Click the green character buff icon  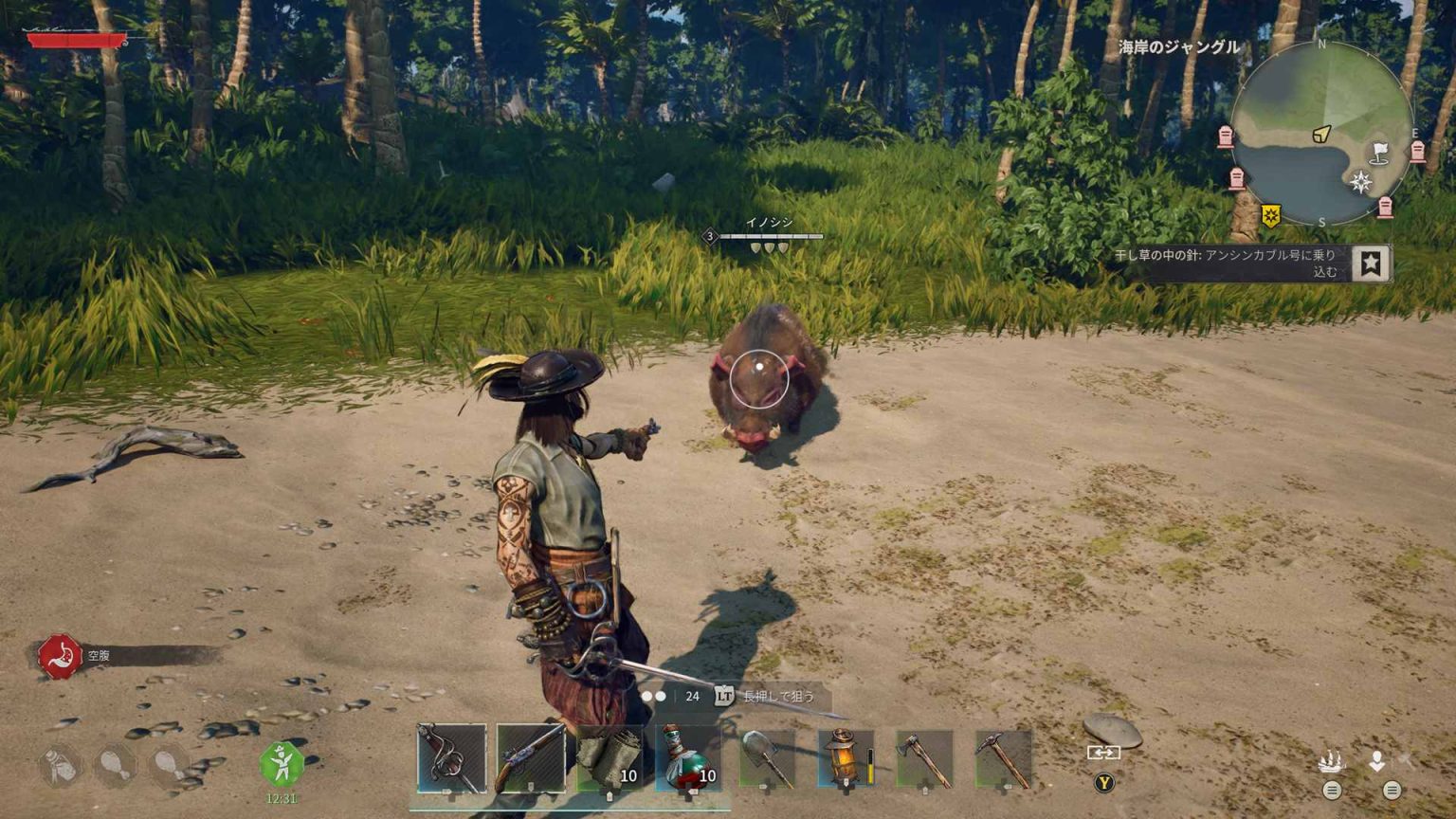282,763
